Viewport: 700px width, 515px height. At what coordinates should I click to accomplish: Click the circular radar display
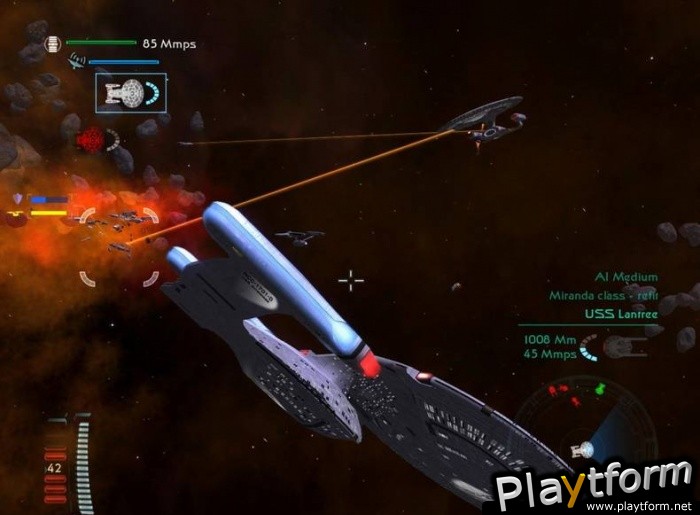pyautogui.click(x=583, y=423)
